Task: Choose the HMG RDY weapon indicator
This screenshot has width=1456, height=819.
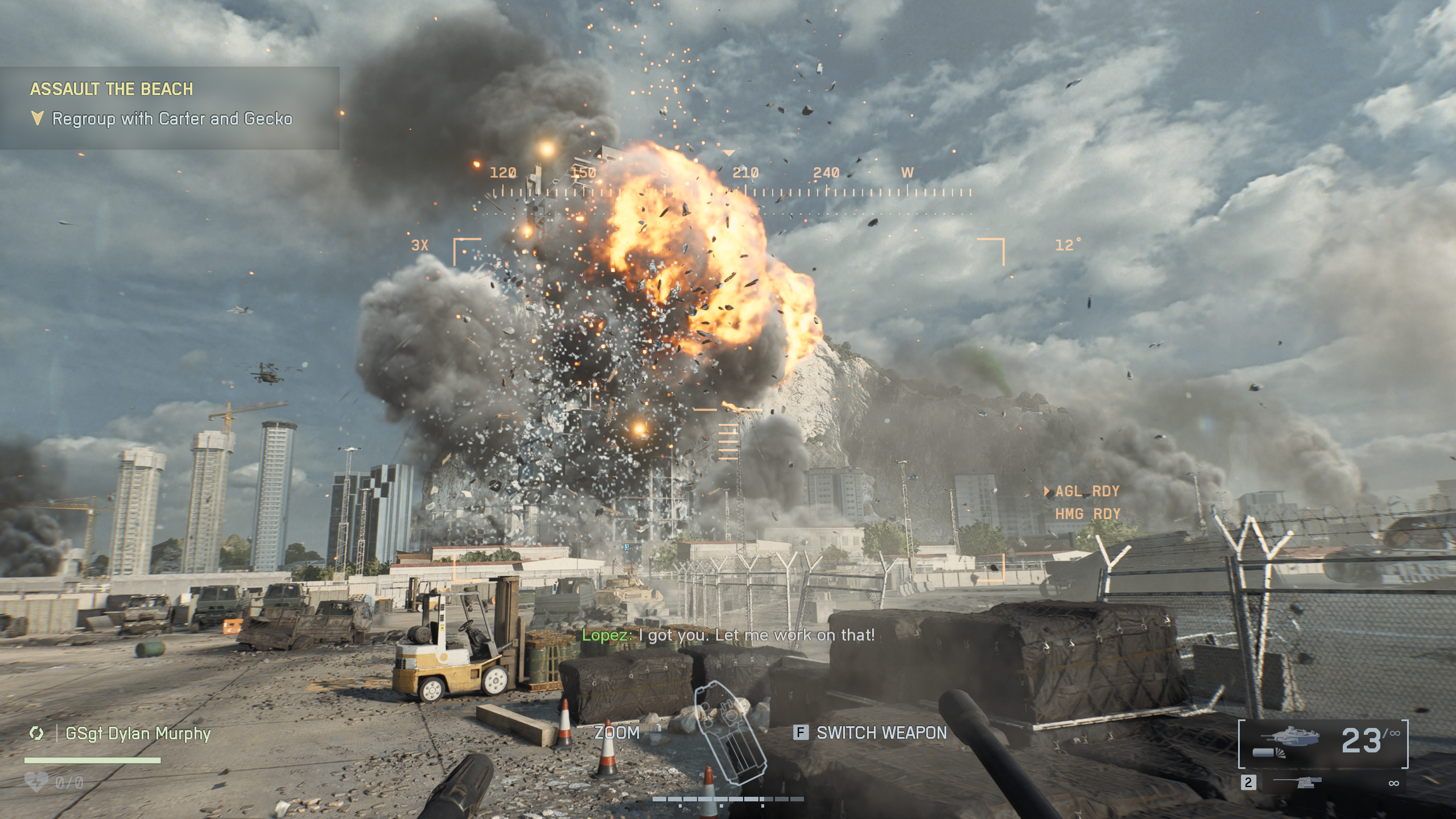Action: (x=1087, y=514)
